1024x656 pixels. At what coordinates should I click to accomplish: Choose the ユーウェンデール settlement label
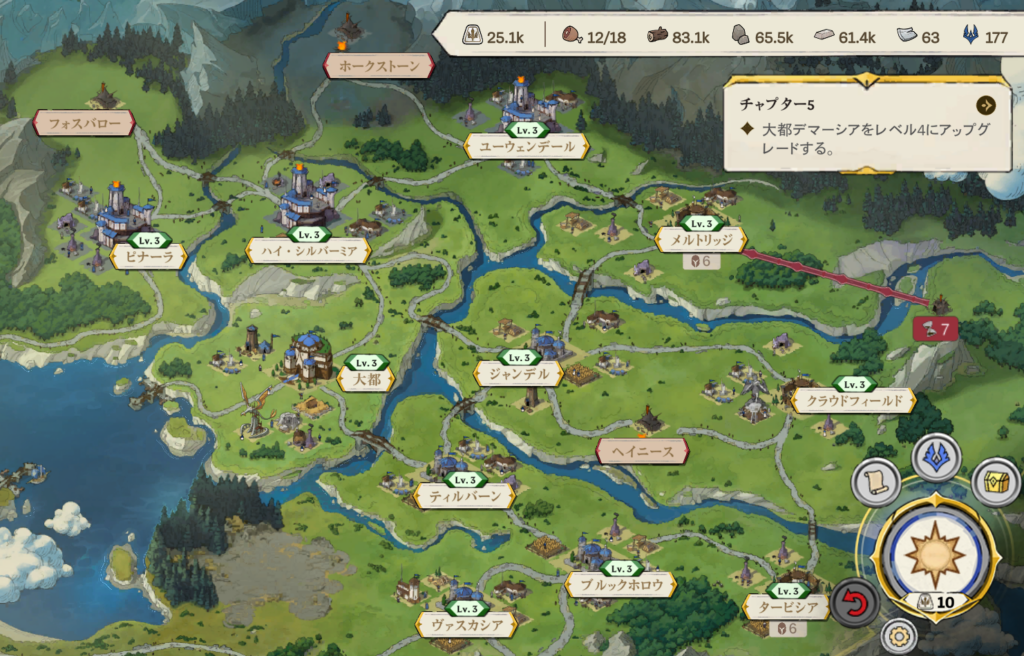(x=527, y=146)
